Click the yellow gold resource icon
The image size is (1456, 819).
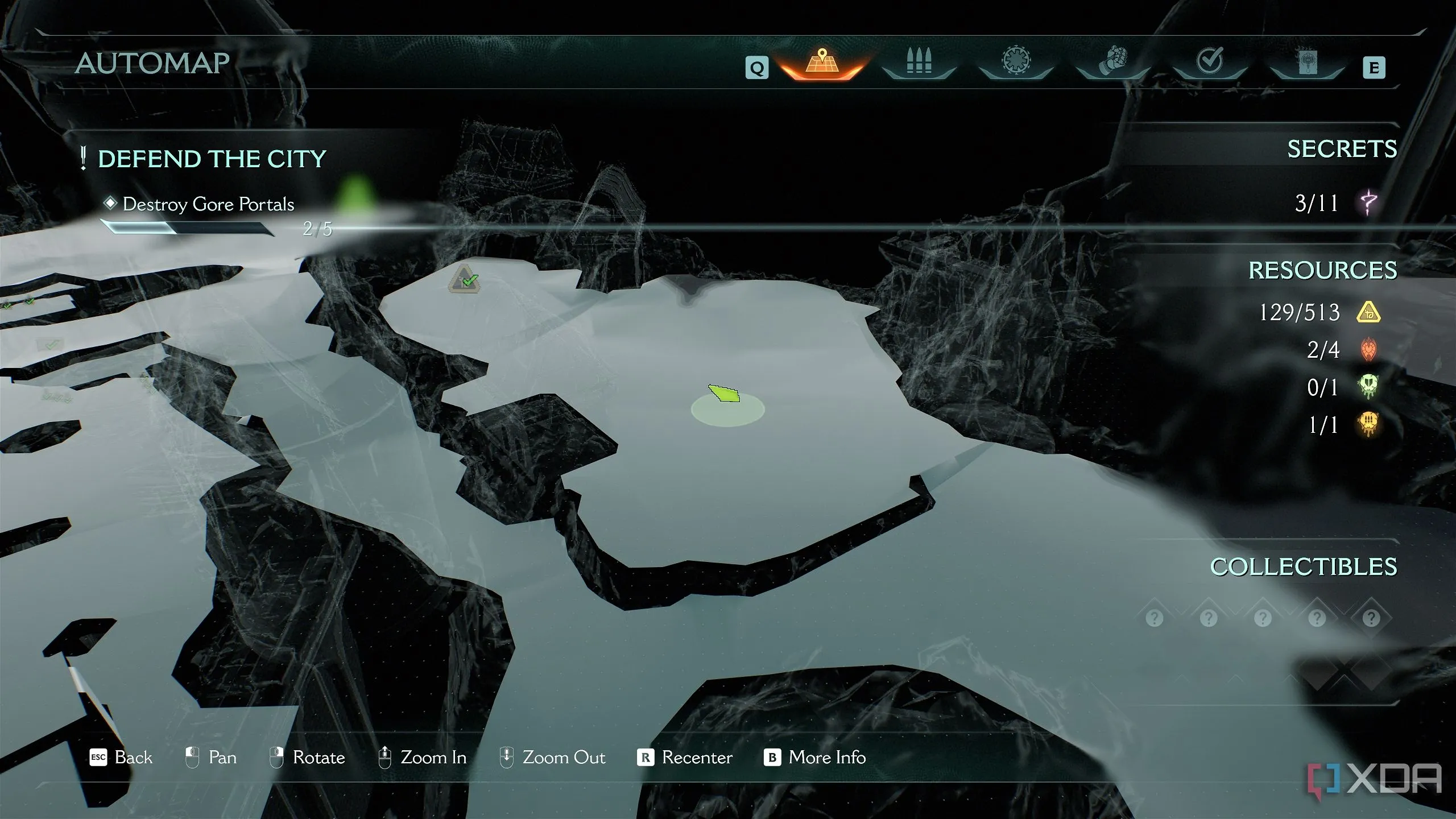point(1368,312)
